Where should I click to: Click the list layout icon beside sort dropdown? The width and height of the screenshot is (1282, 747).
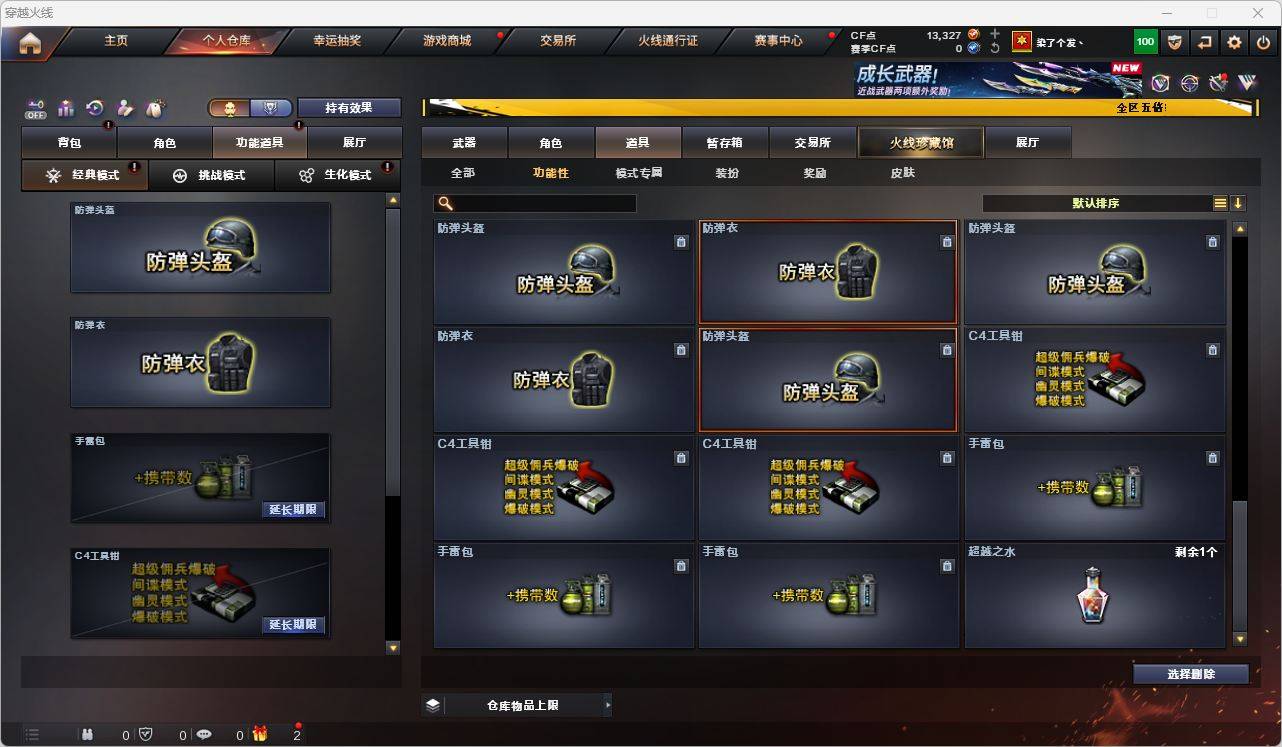tap(1219, 203)
